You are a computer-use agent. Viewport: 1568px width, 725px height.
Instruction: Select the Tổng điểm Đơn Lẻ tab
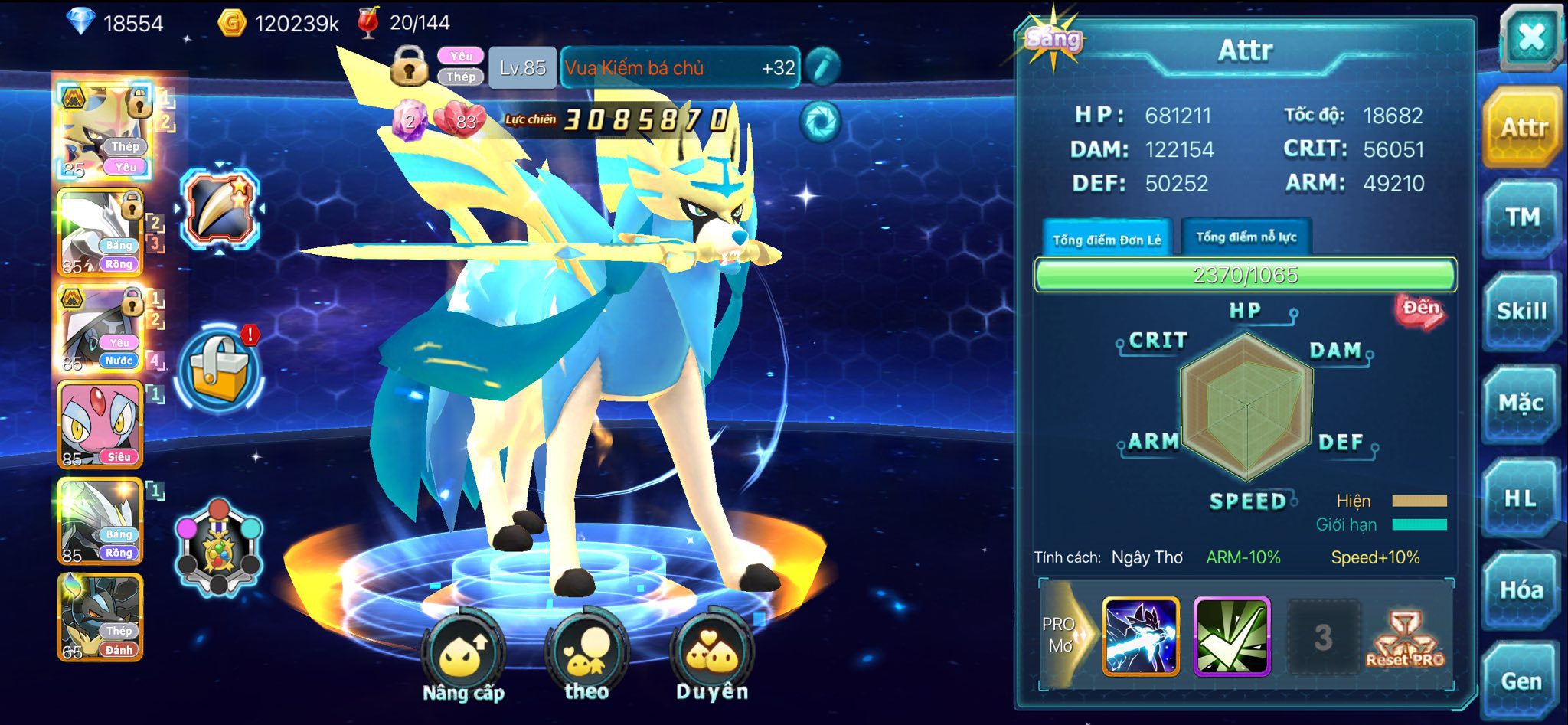[1106, 240]
